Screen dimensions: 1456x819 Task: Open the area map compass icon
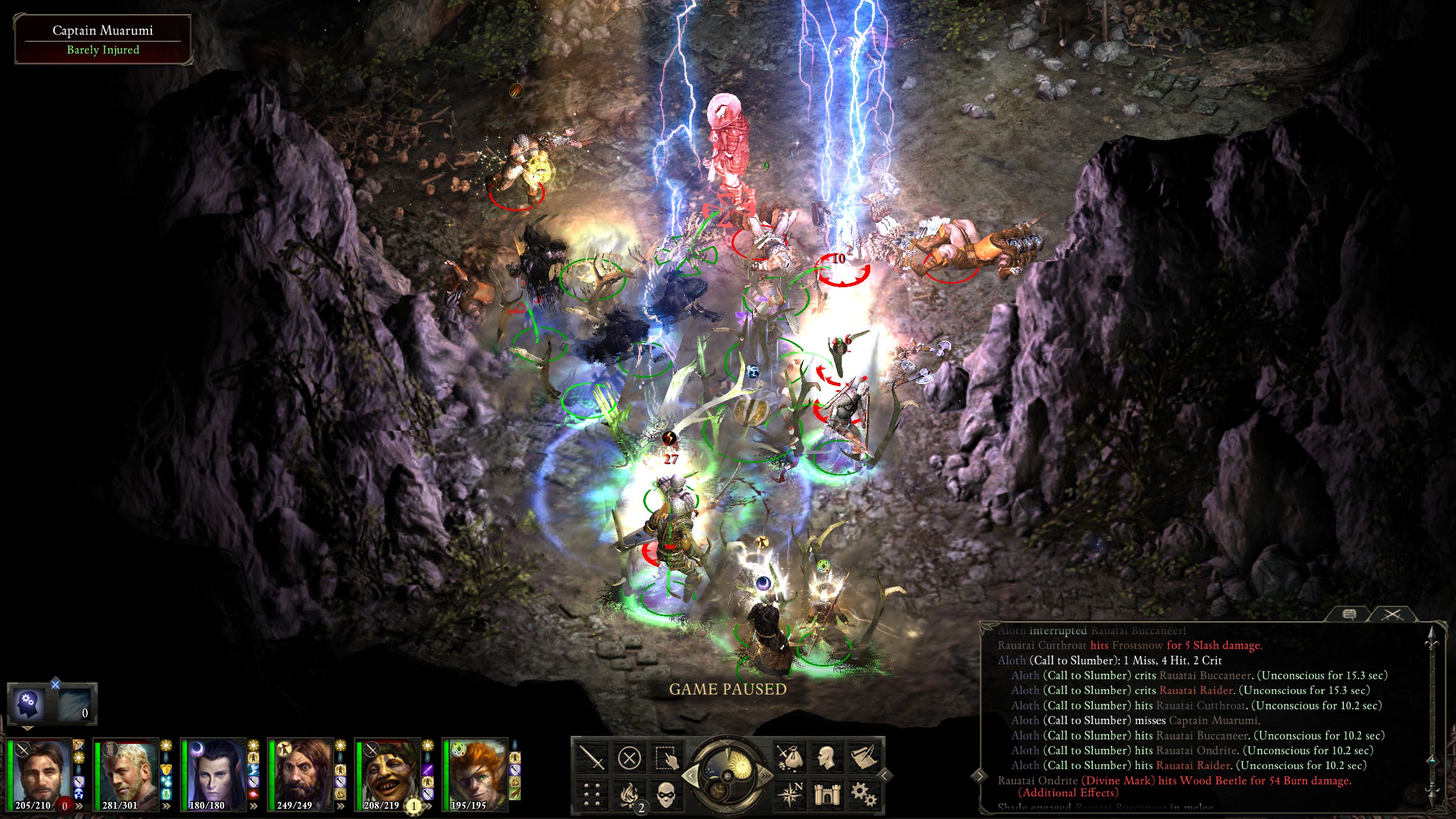790,795
